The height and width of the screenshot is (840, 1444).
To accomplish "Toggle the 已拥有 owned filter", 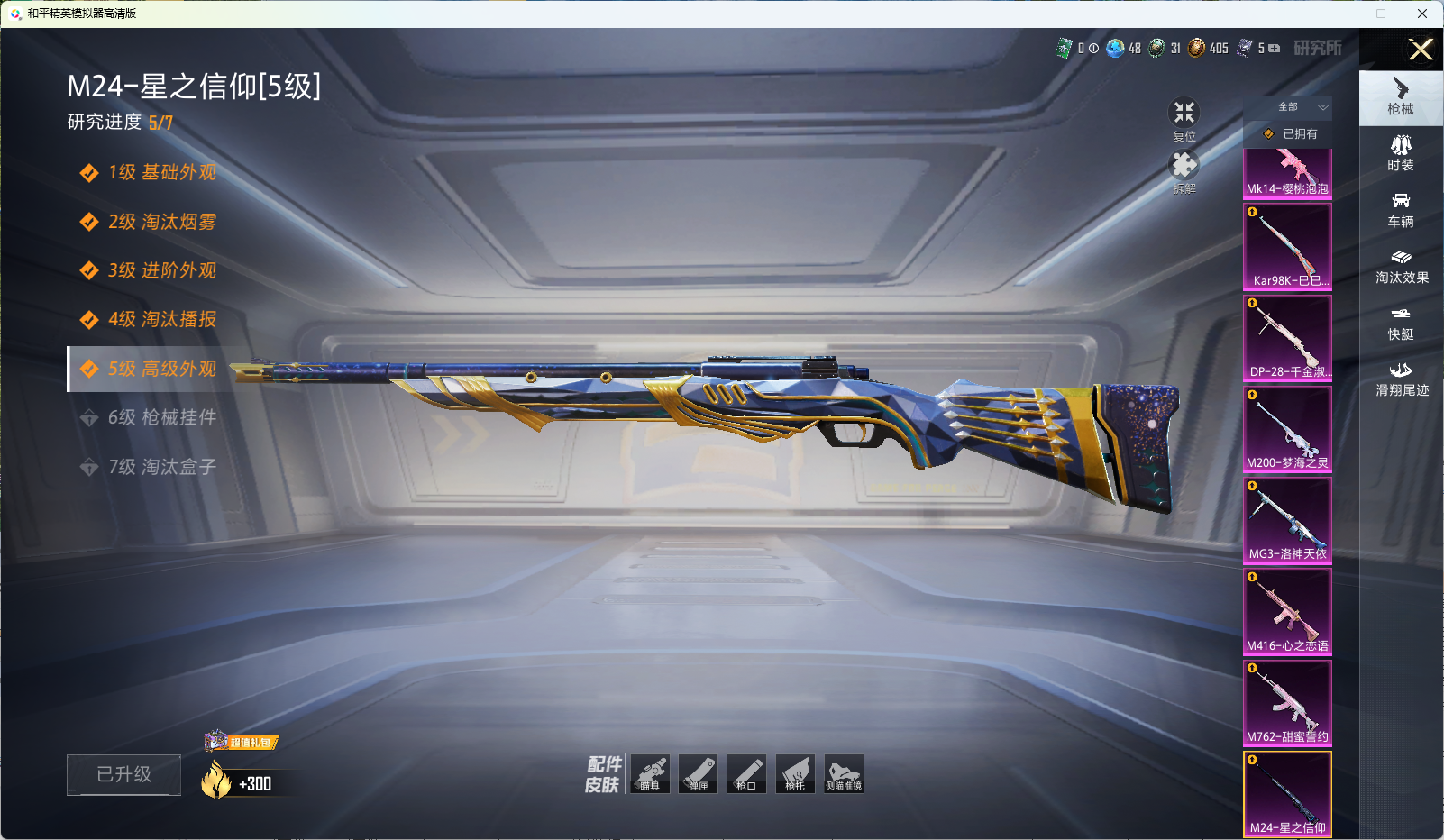I will pyautogui.click(x=1289, y=133).
